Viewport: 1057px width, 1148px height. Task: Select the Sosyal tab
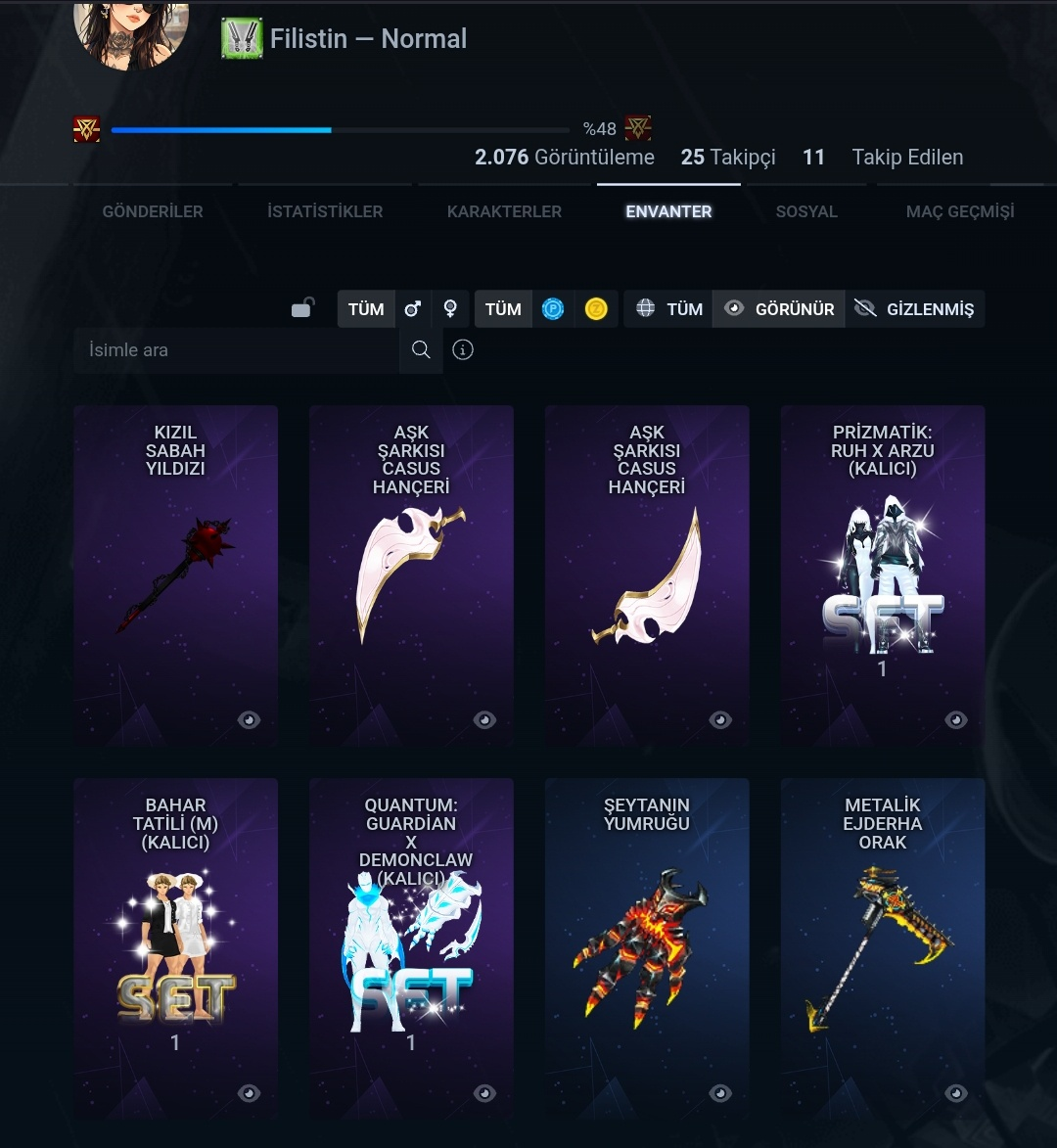pos(806,211)
